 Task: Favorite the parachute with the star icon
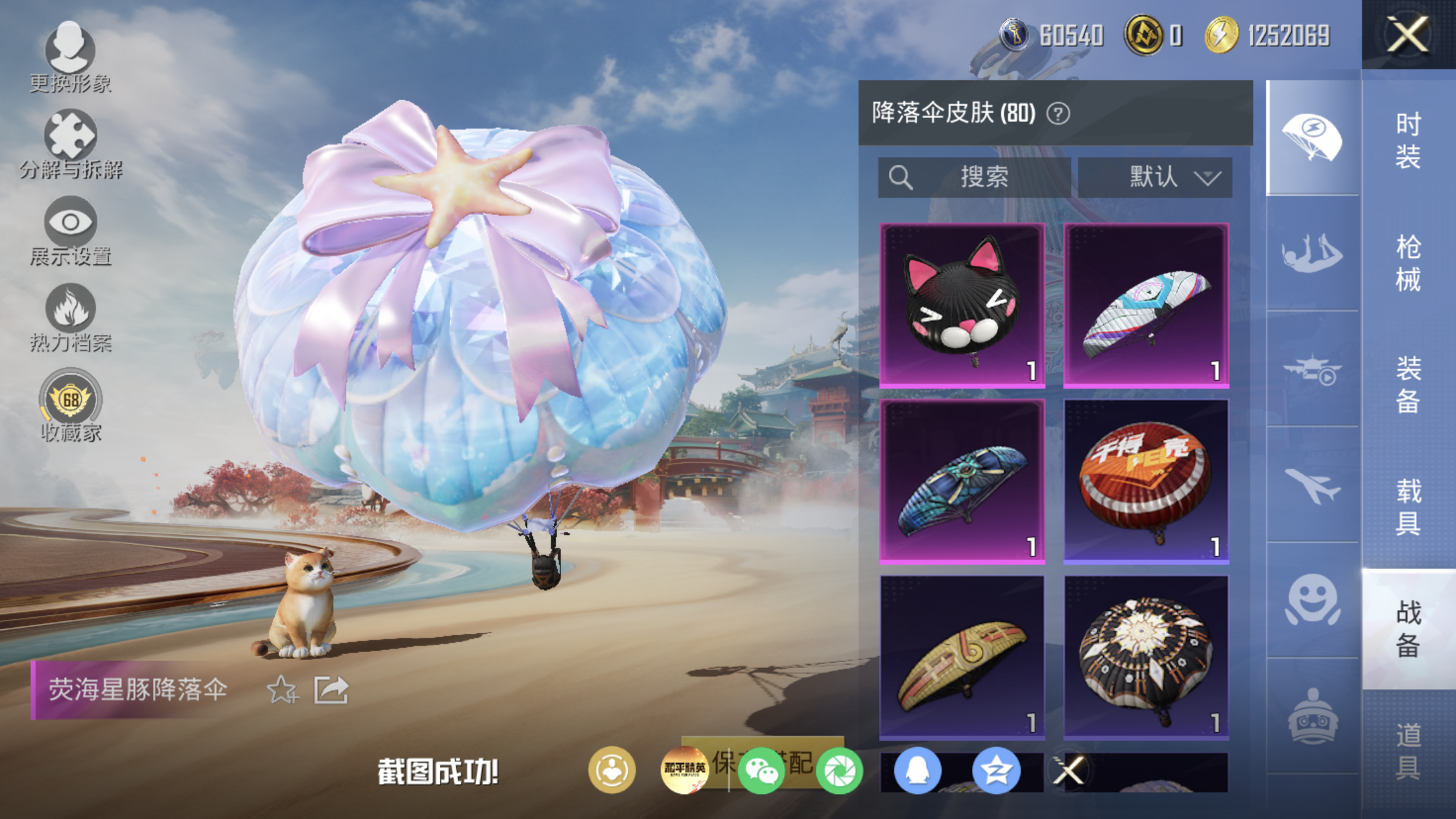[282, 690]
